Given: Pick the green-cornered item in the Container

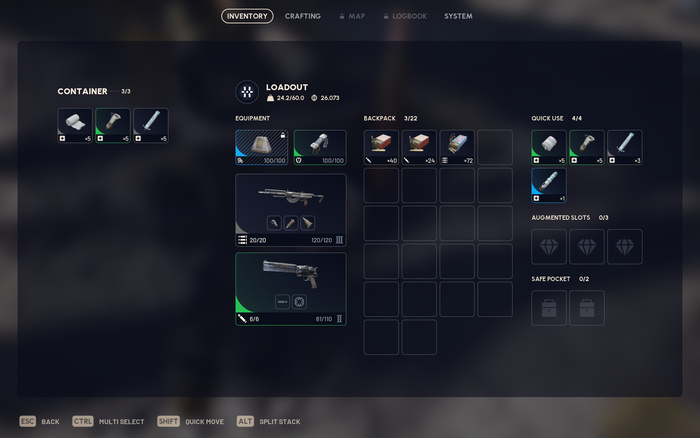Looking at the screenshot, I should (x=113, y=126).
